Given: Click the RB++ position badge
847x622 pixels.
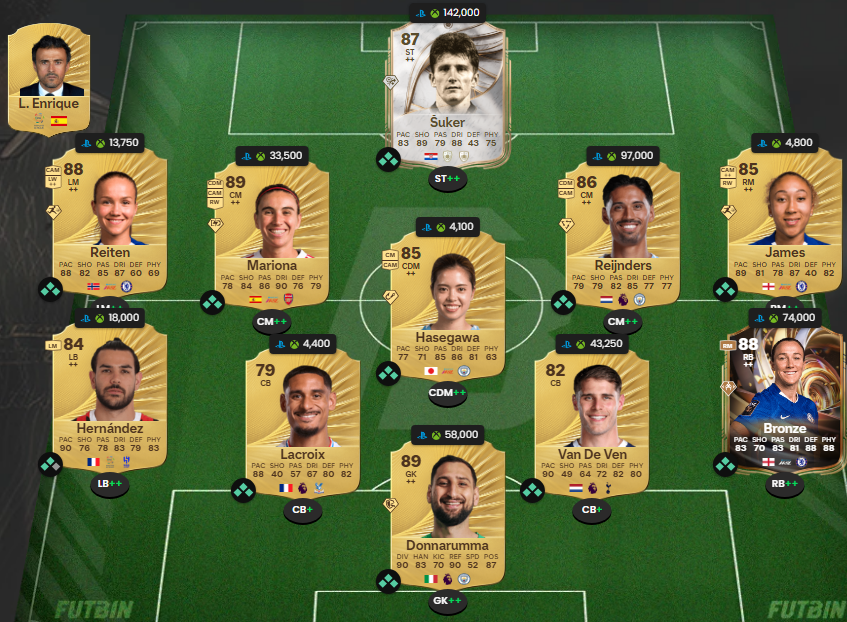Looking at the screenshot, I should coord(785,485).
